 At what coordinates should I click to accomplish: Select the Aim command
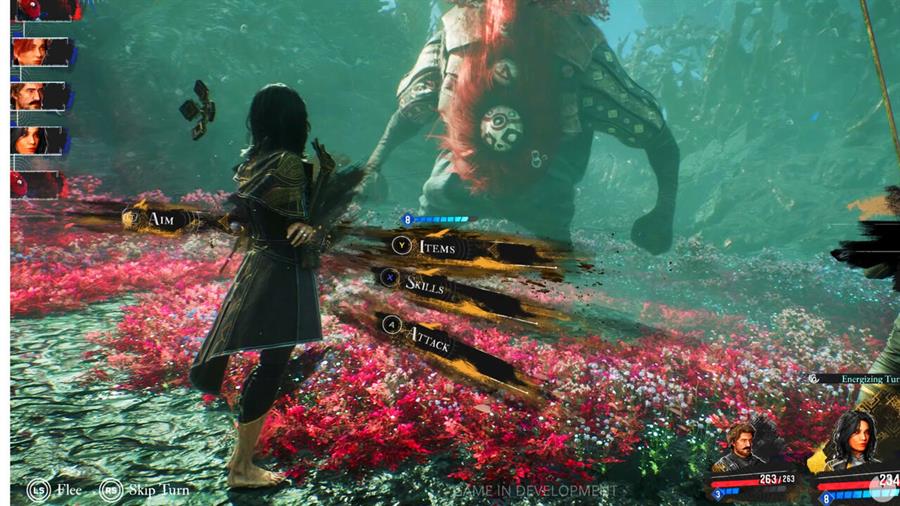point(160,218)
